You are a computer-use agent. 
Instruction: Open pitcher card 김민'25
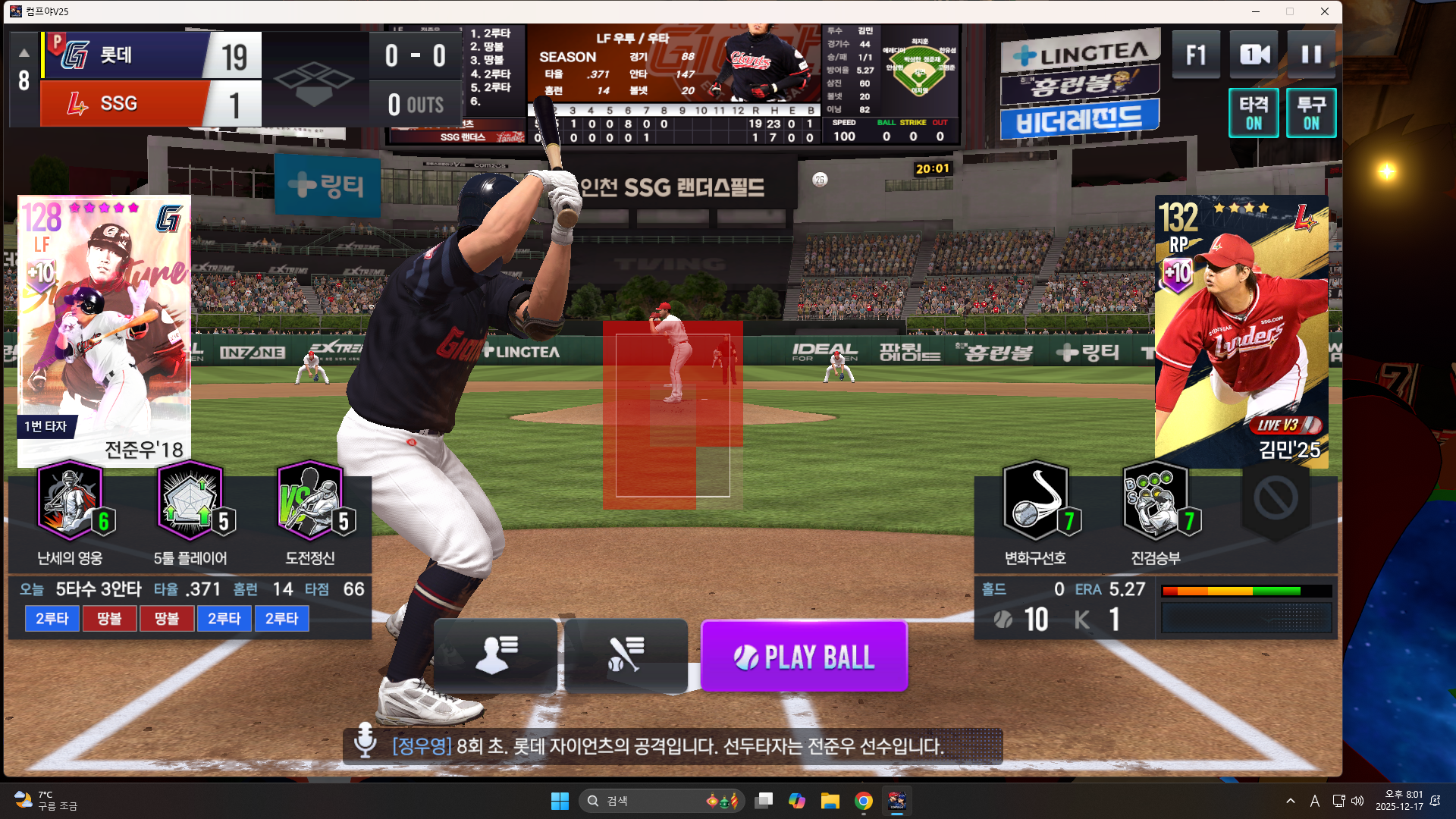(1241, 330)
